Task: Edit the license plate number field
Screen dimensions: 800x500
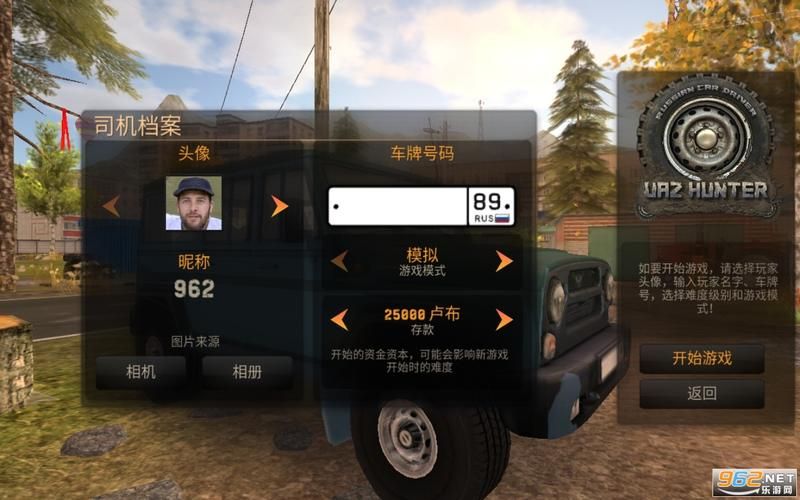Action: coord(398,207)
